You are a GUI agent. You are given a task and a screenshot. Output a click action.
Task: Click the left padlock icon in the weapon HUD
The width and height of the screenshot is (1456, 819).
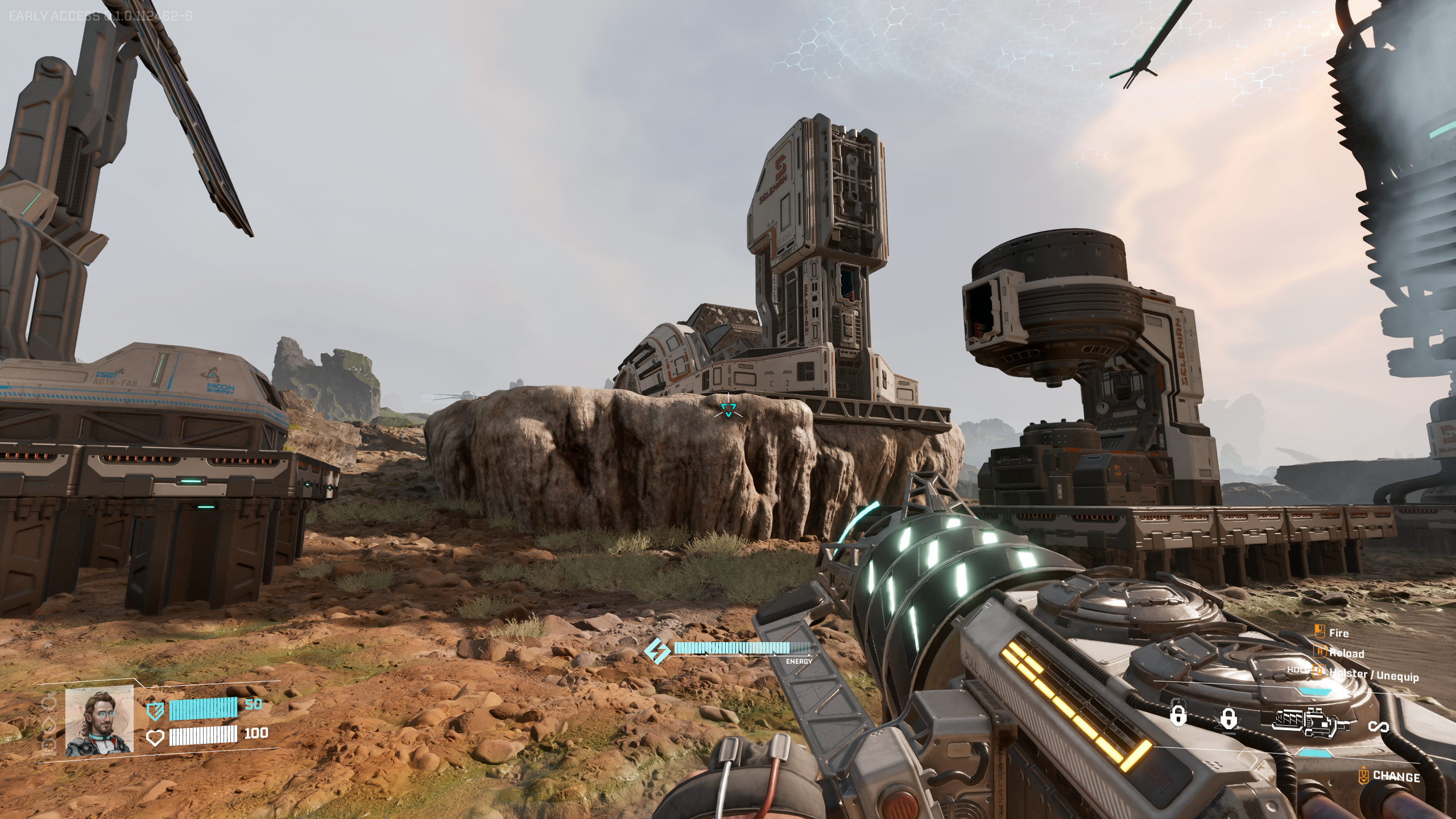coord(1178,716)
